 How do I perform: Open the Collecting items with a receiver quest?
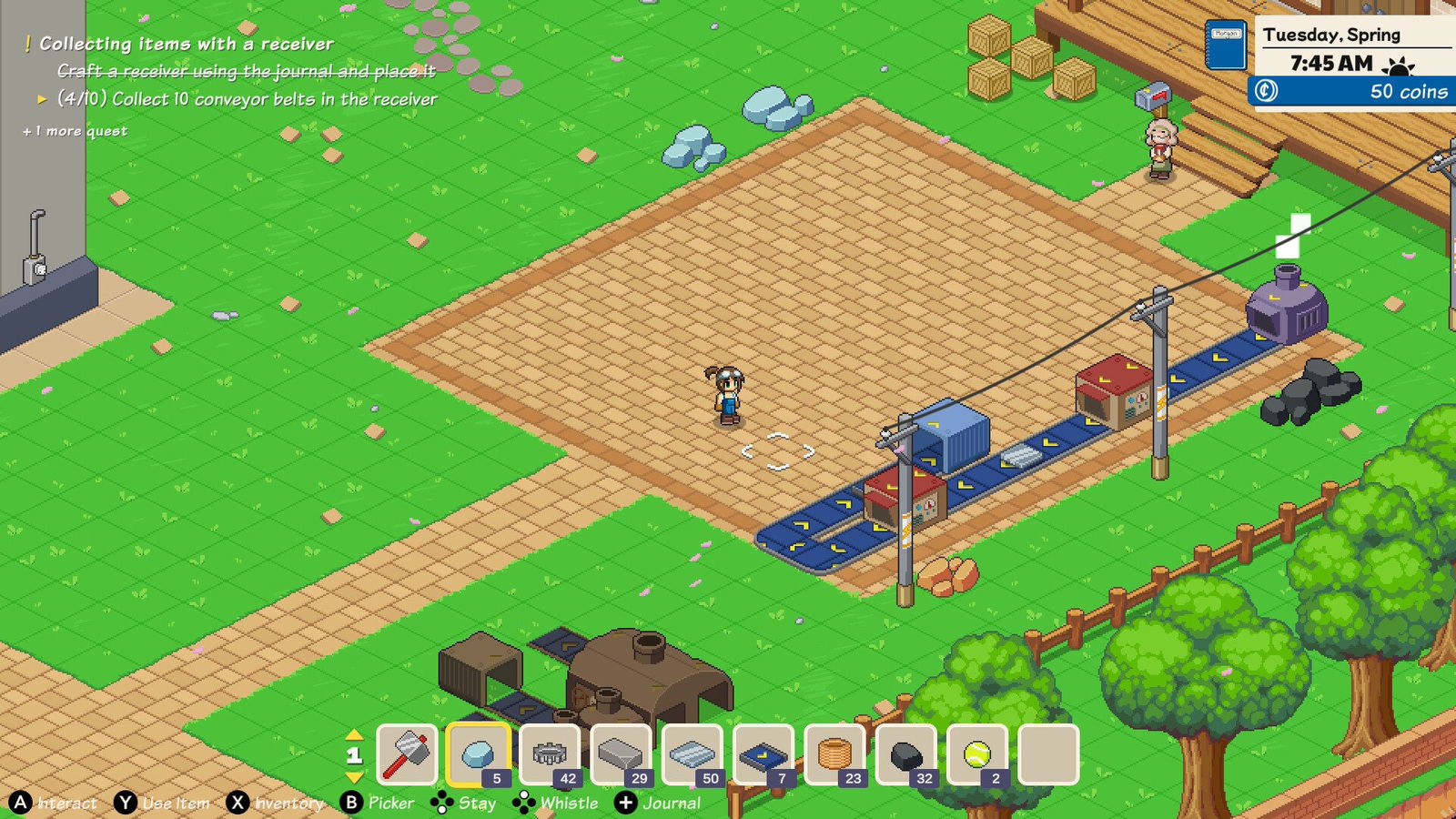click(186, 44)
